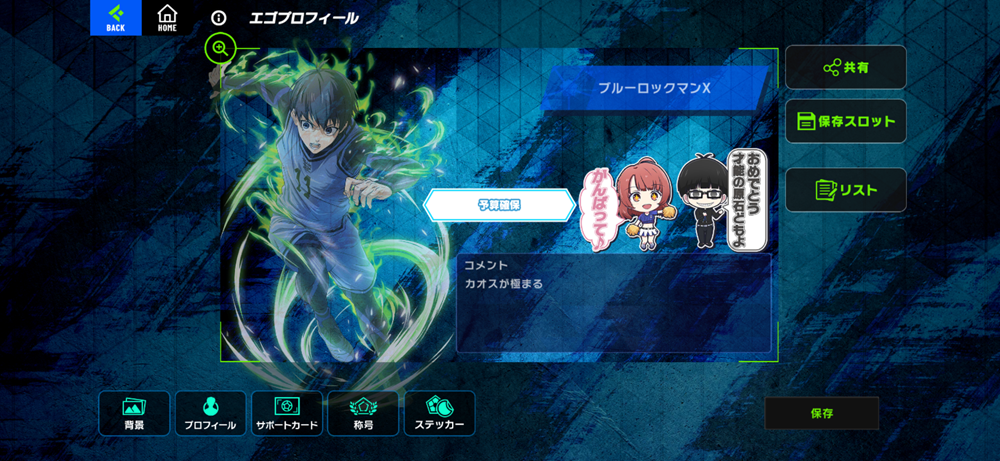This screenshot has width=1000, height=461.
Task: Go back using the BACK button
Action: pos(116,17)
